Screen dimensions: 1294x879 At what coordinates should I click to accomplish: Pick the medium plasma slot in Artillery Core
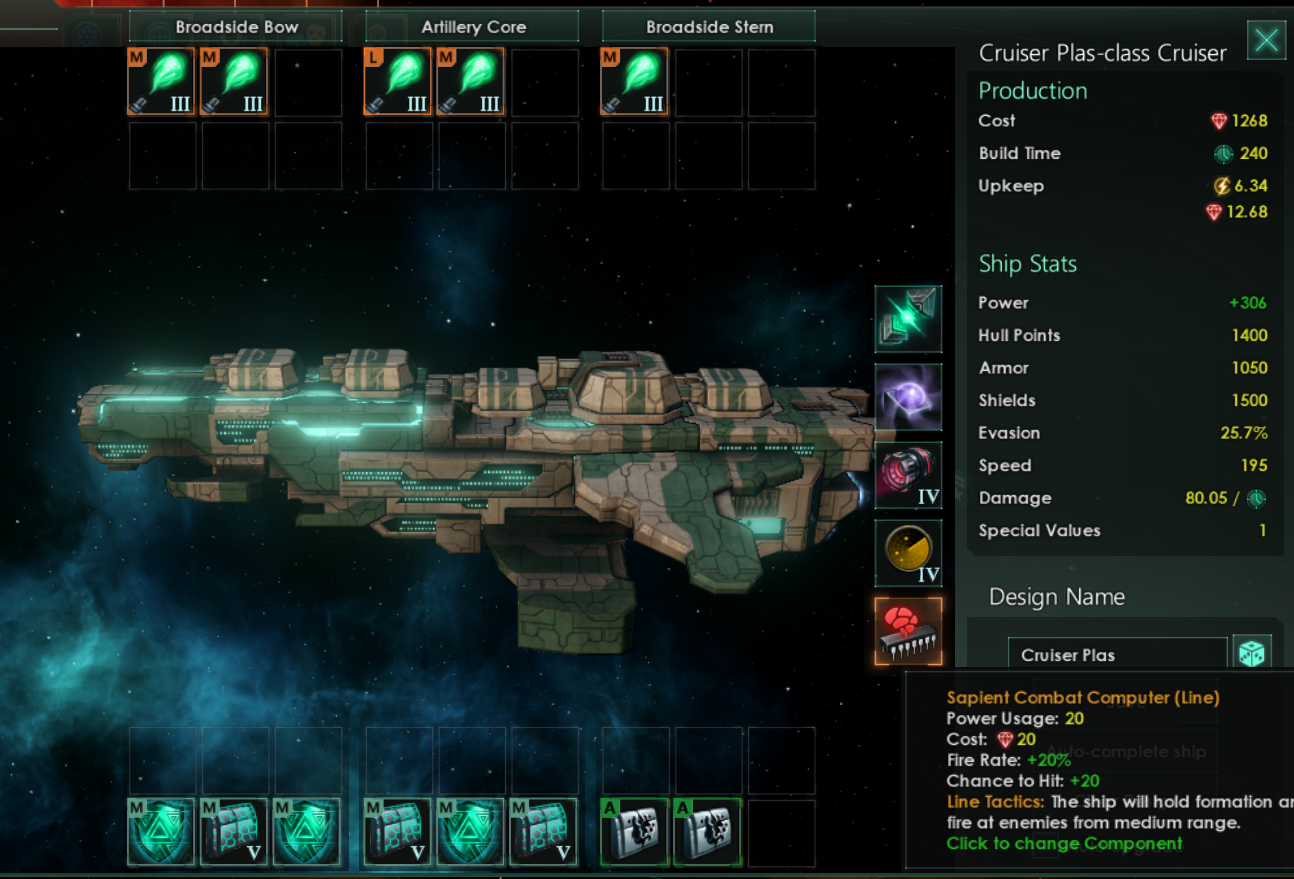point(471,82)
